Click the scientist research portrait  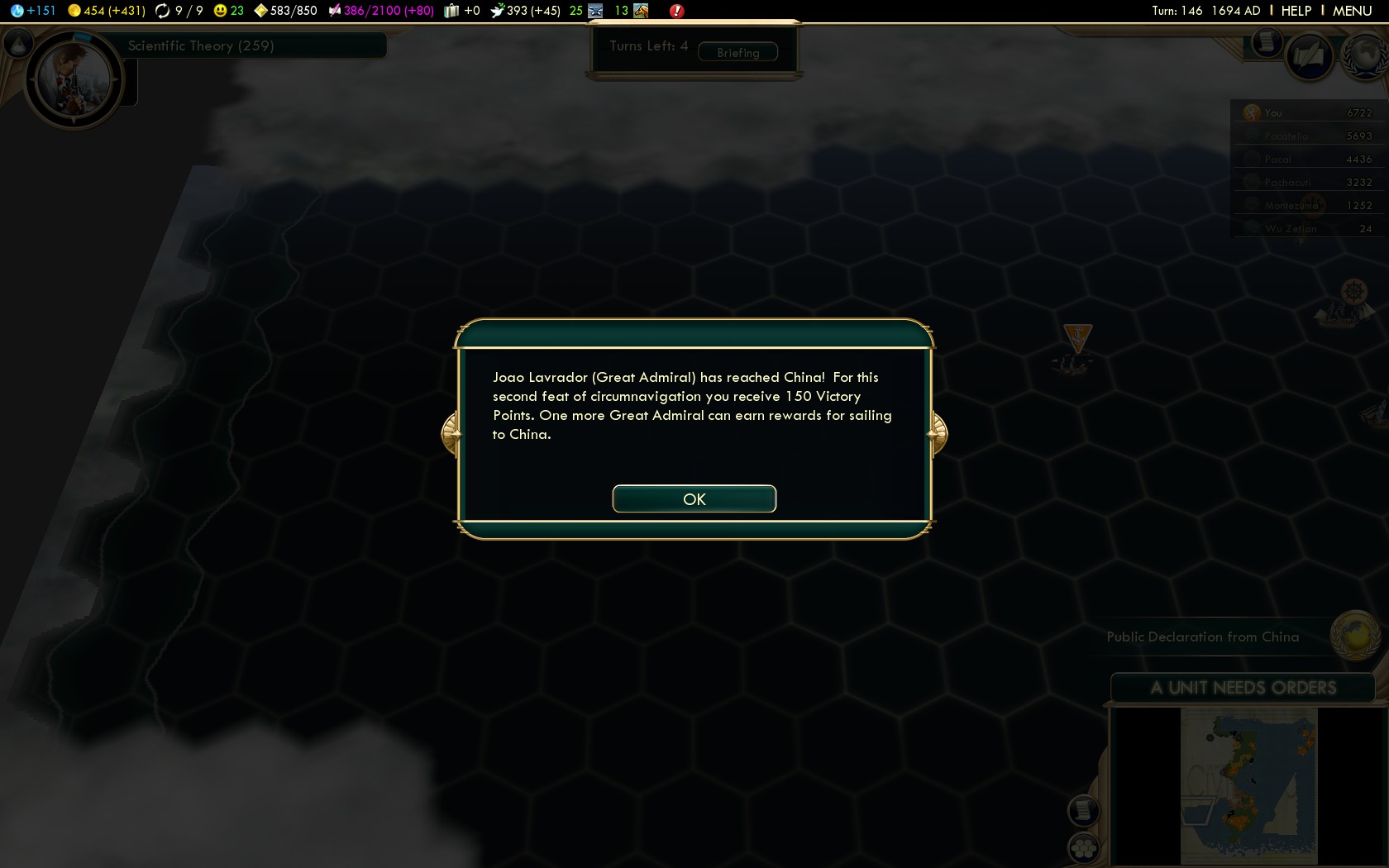coord(73,80)
